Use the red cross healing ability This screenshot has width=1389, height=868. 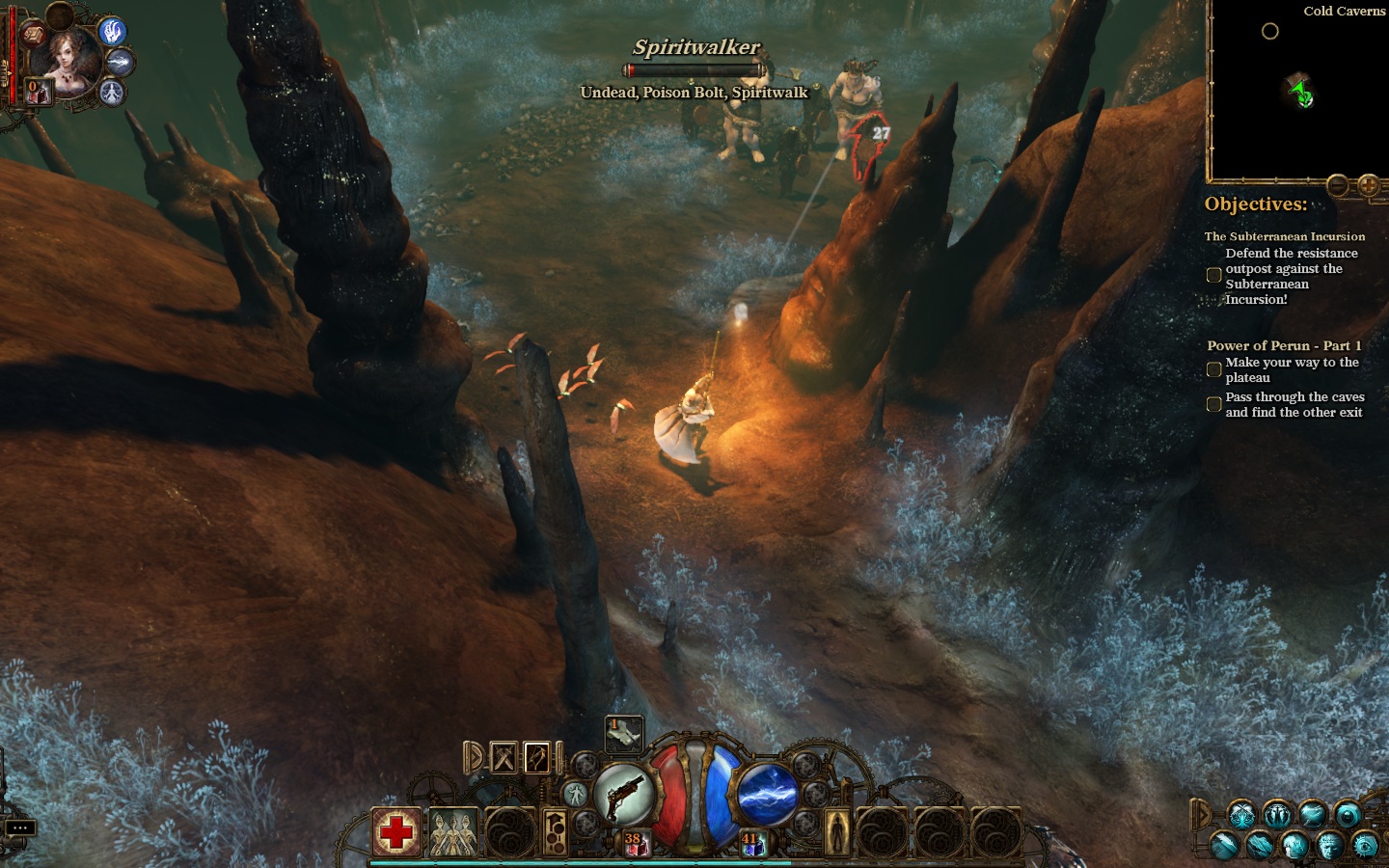pos(396,831)
